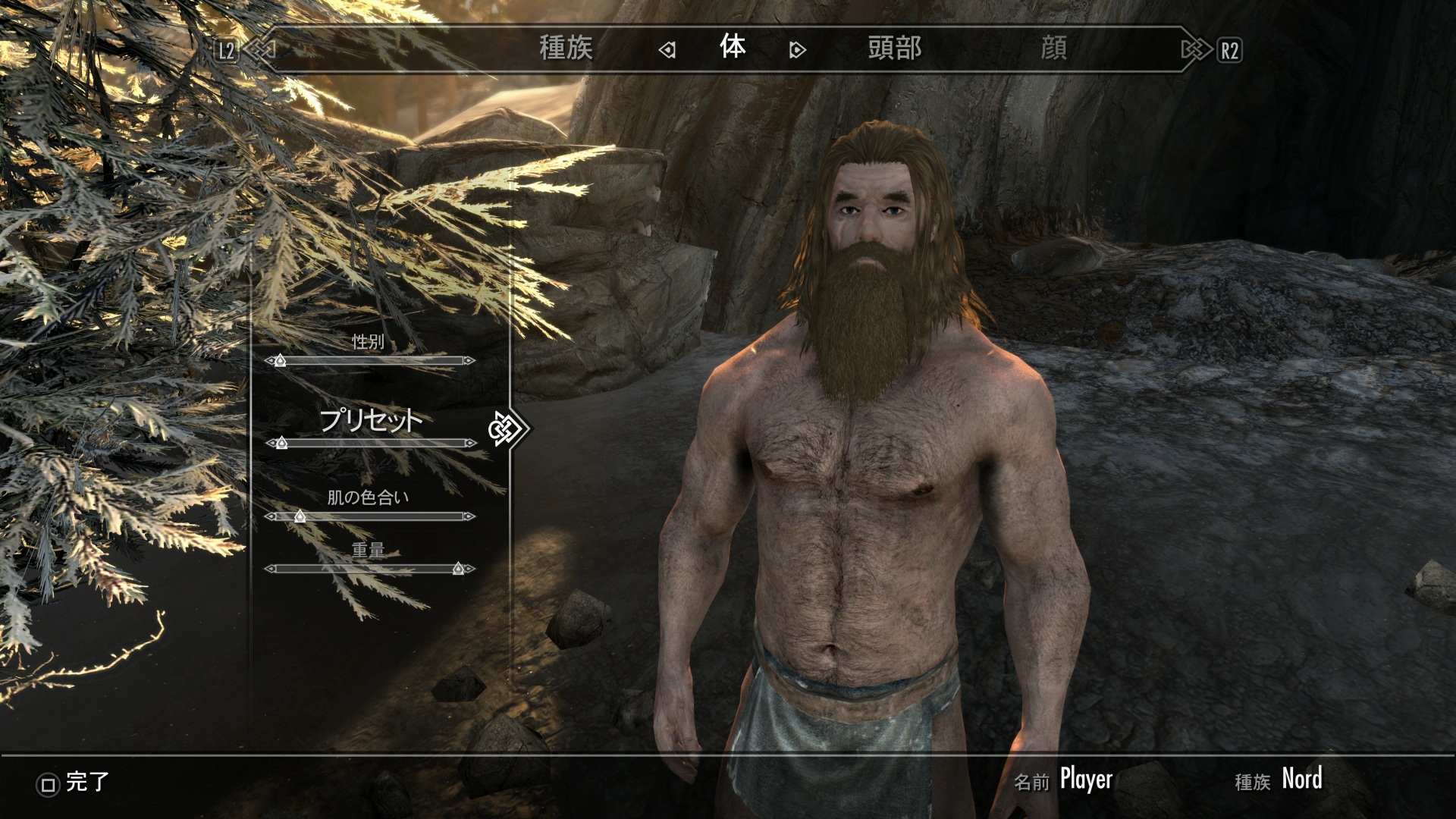Screen dimensions: 1456x819
Task: Change the 肌の色合い slider
Action: coord(370,516)
